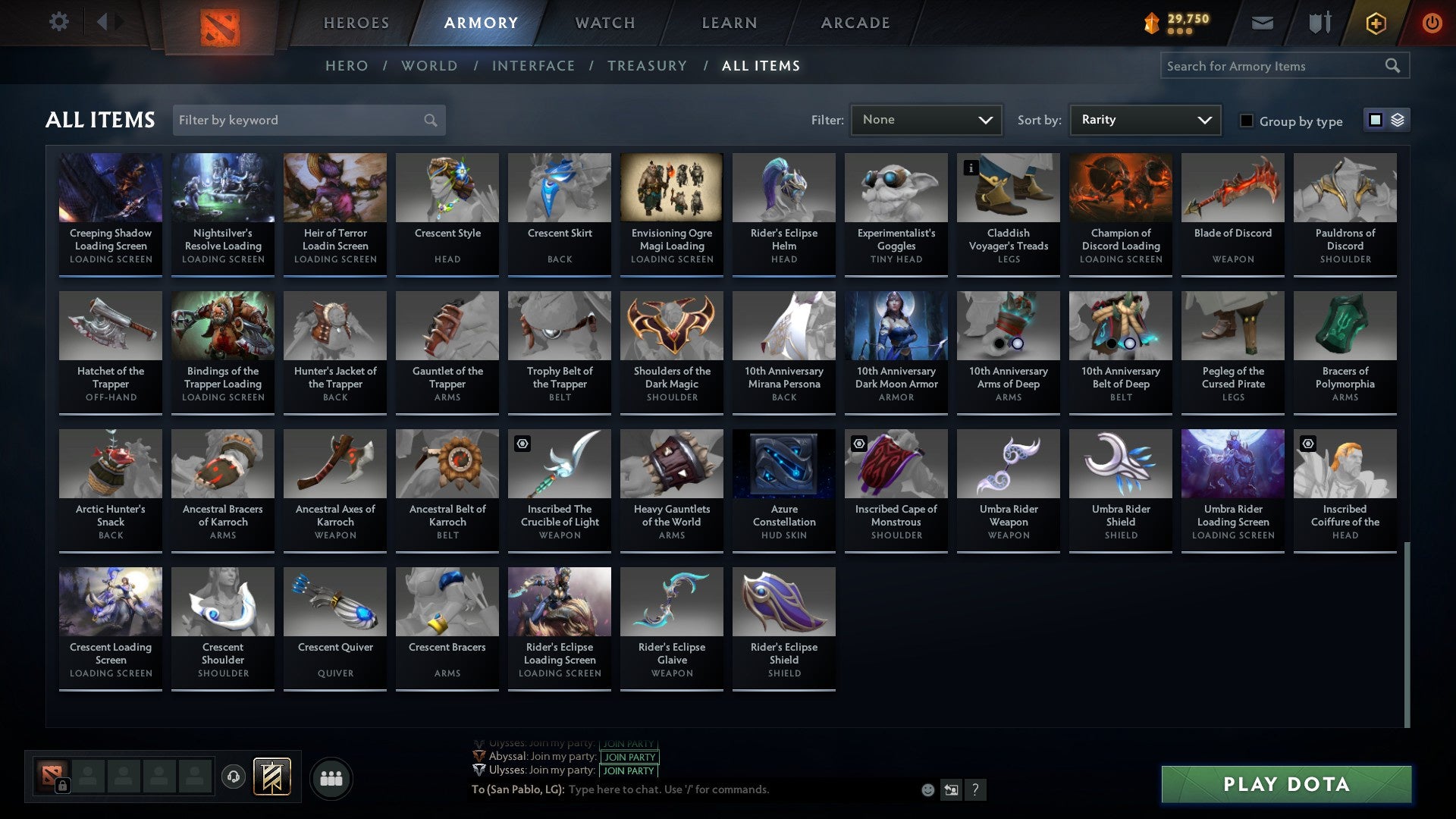Select the voice chat headset icon
1456x819 pixels.
pos(232,777)
